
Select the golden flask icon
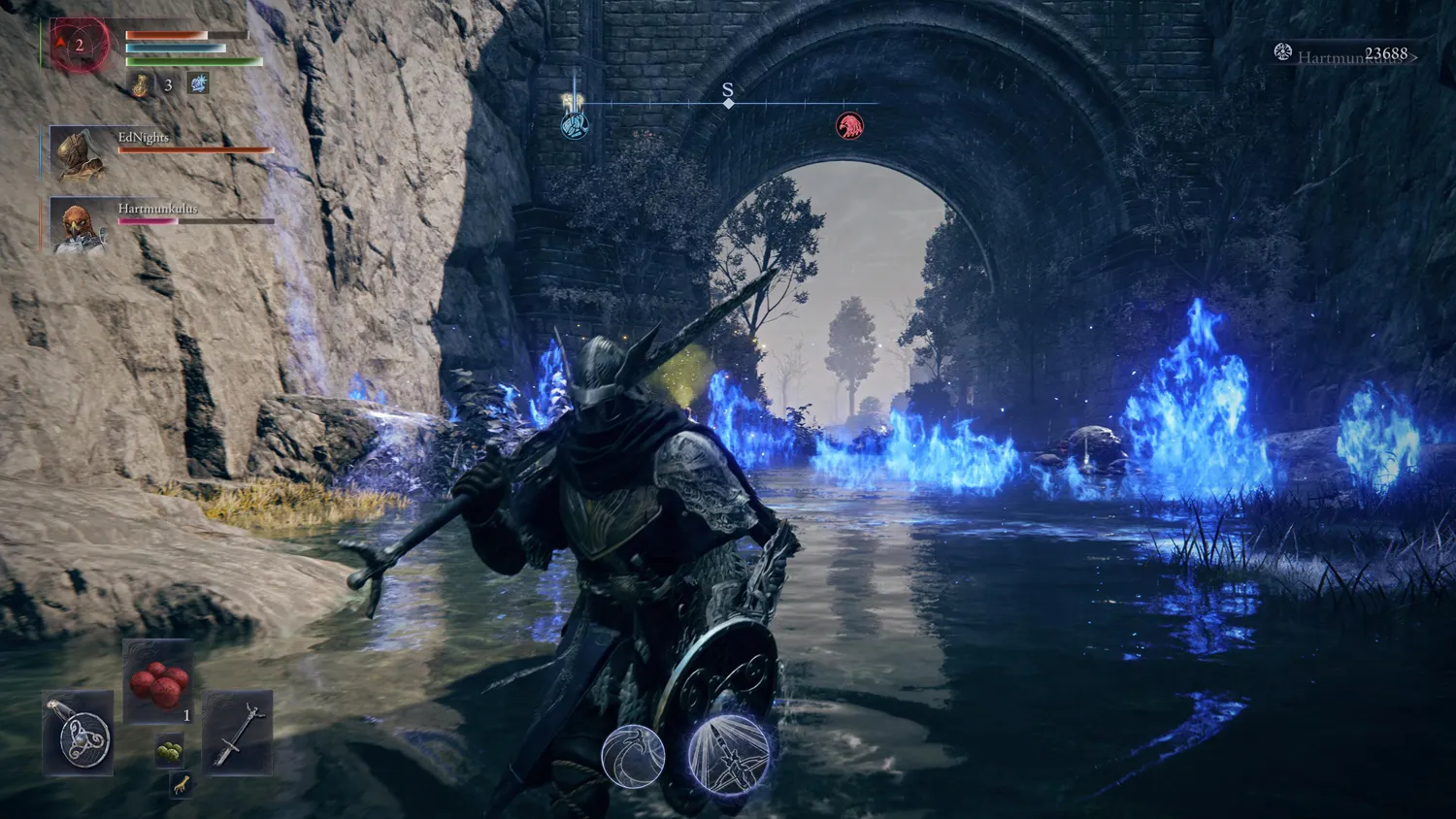[x=141, y=84]
